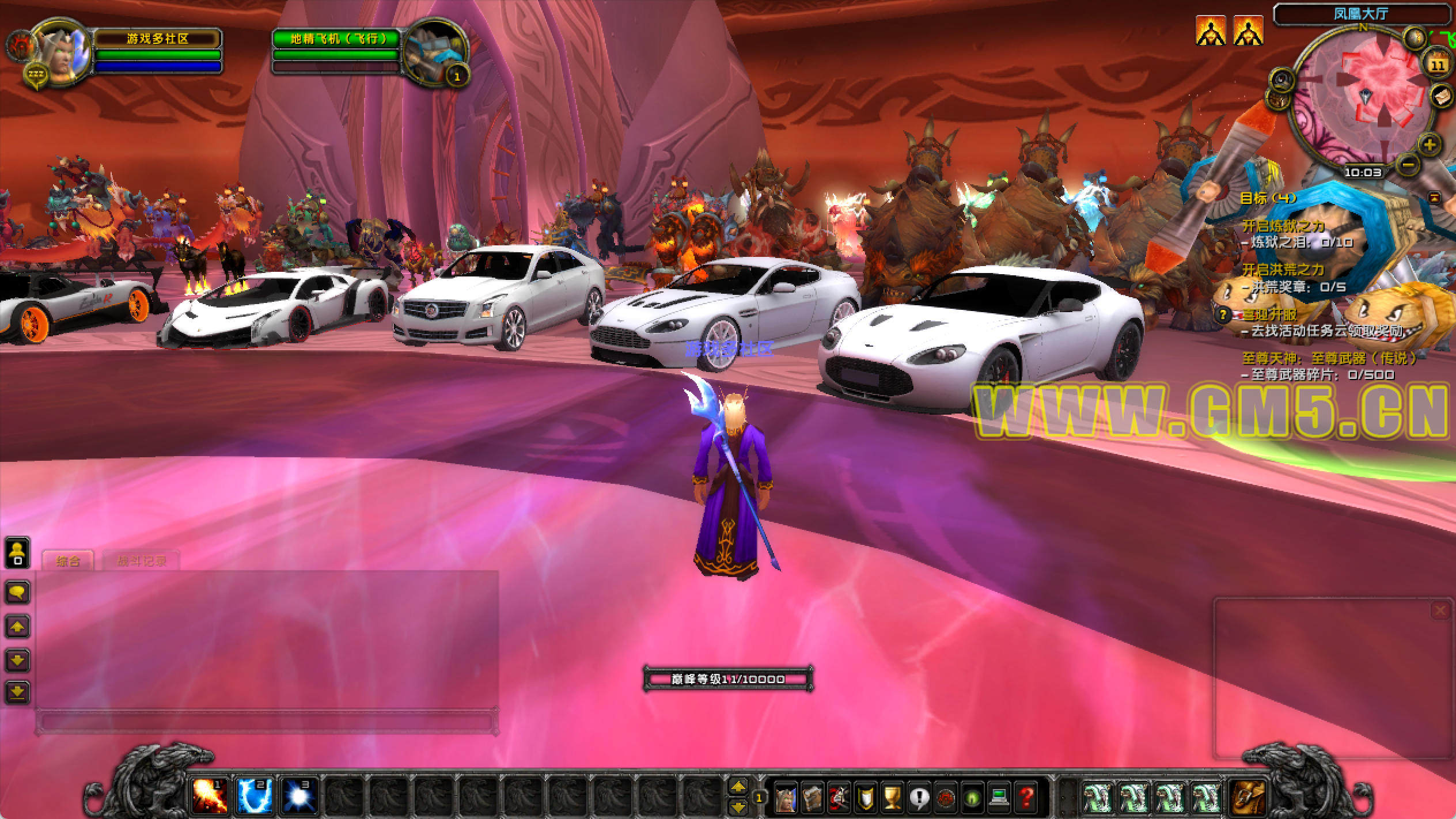Open the brown backpack bag

click(x=1247, y=797)
